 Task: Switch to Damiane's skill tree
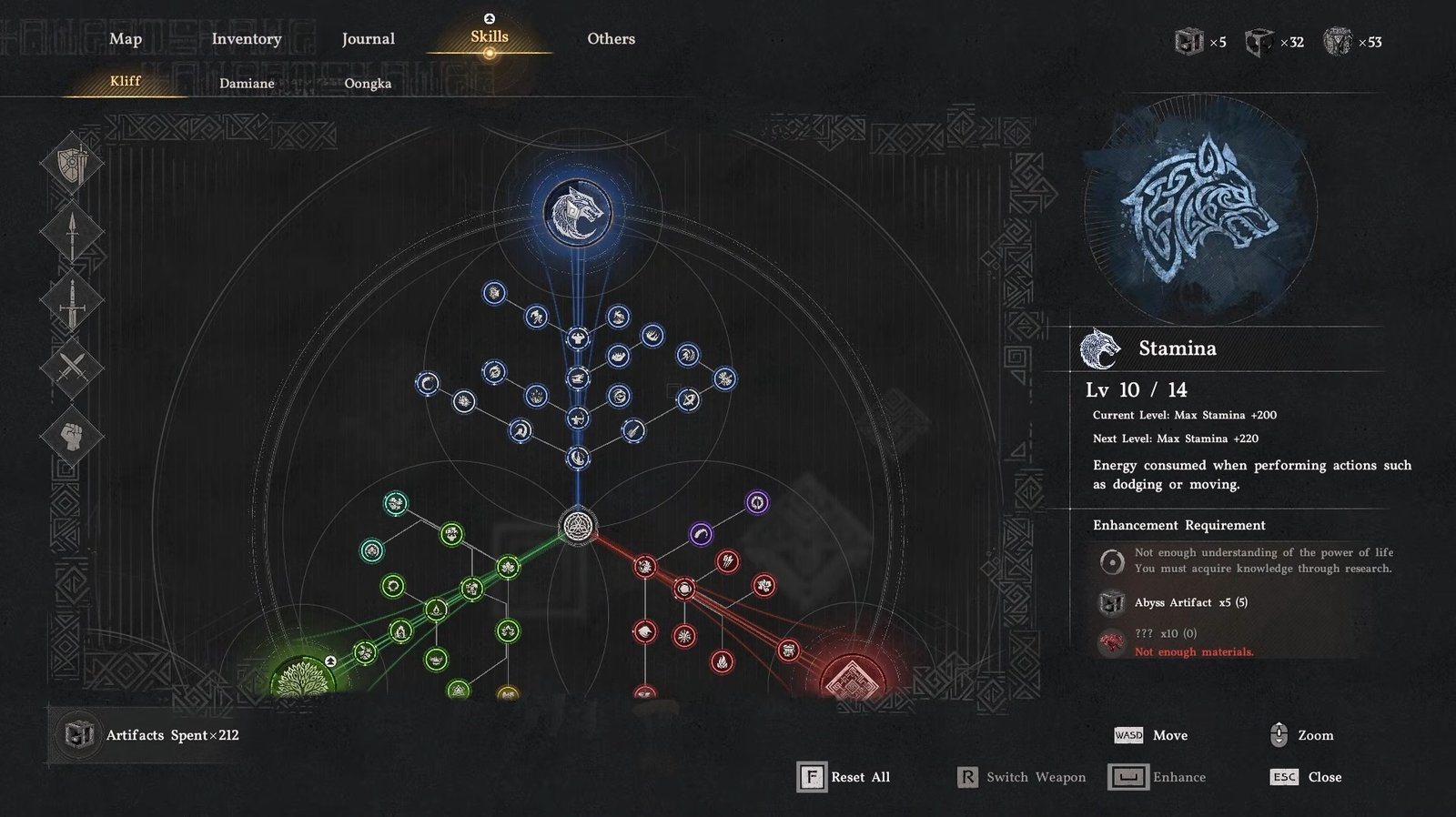pos(247,83)
